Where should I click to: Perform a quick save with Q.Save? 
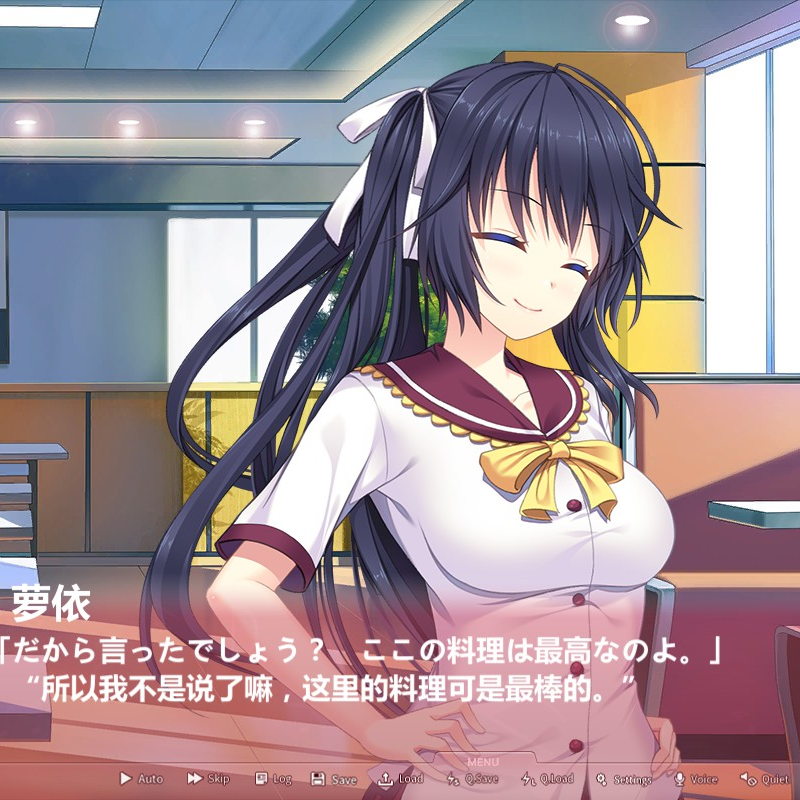[x=472, y=779]
